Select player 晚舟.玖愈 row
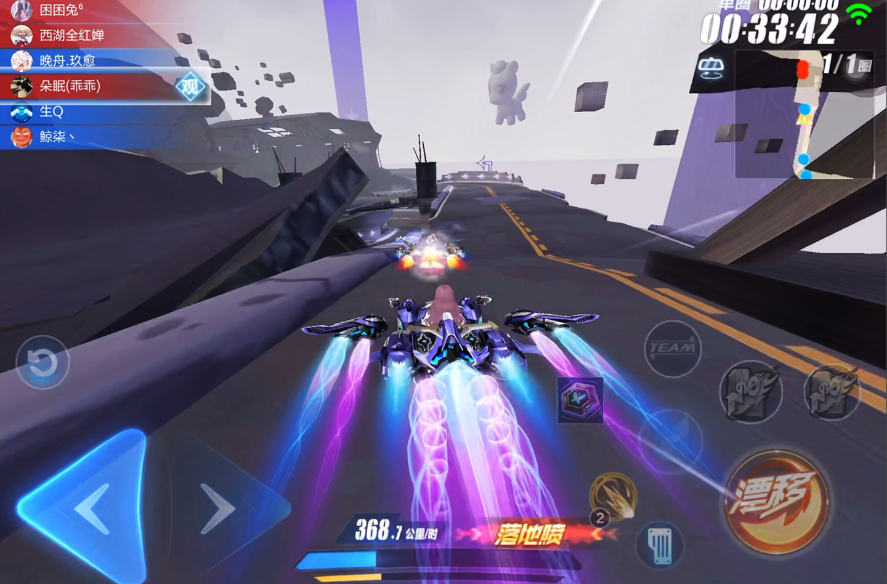The width and height of the screenshot is (887, 584). (x=70, y=60)
